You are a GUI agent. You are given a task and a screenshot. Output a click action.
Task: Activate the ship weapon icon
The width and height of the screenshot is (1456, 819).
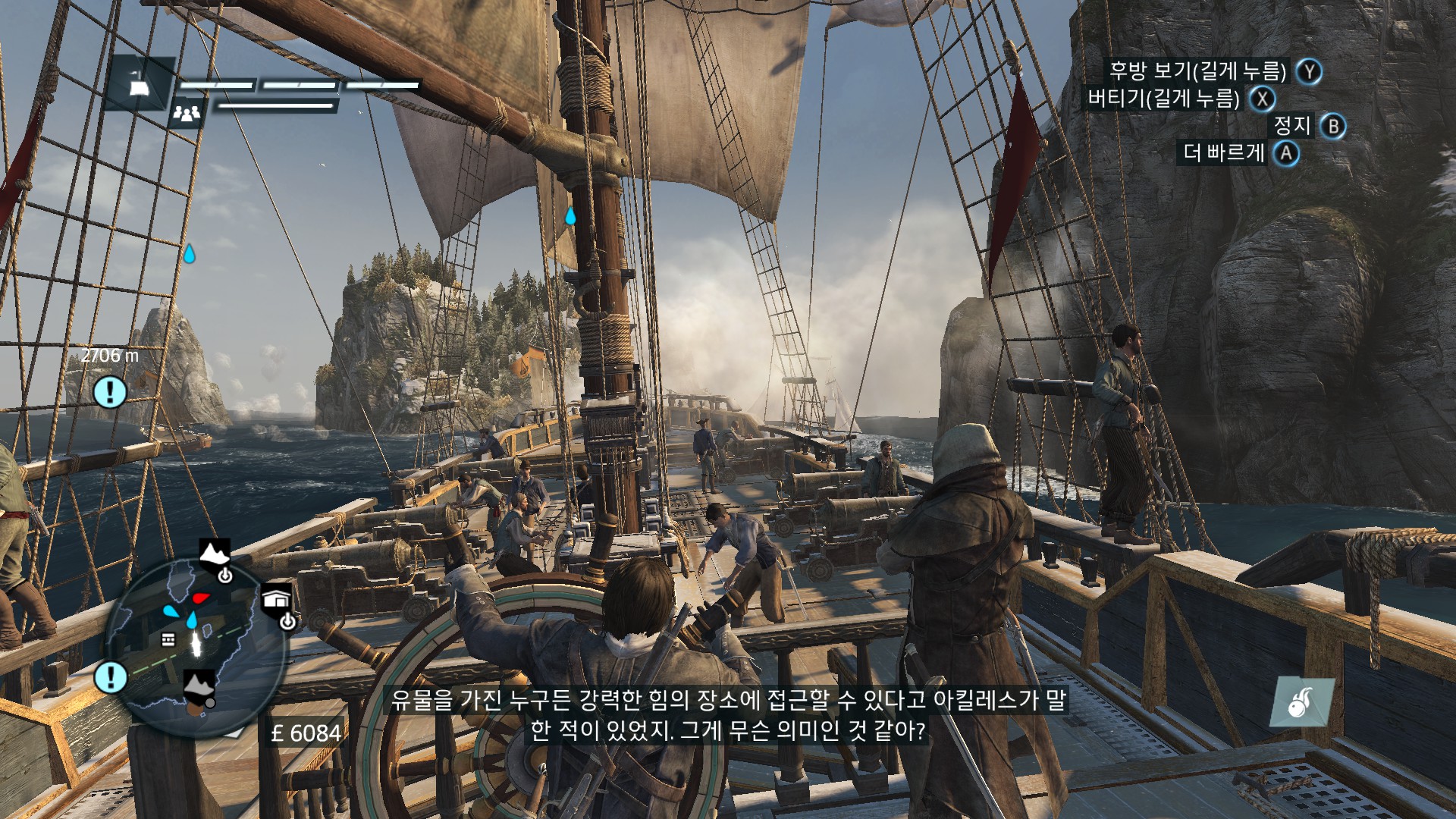[1302, 701]
